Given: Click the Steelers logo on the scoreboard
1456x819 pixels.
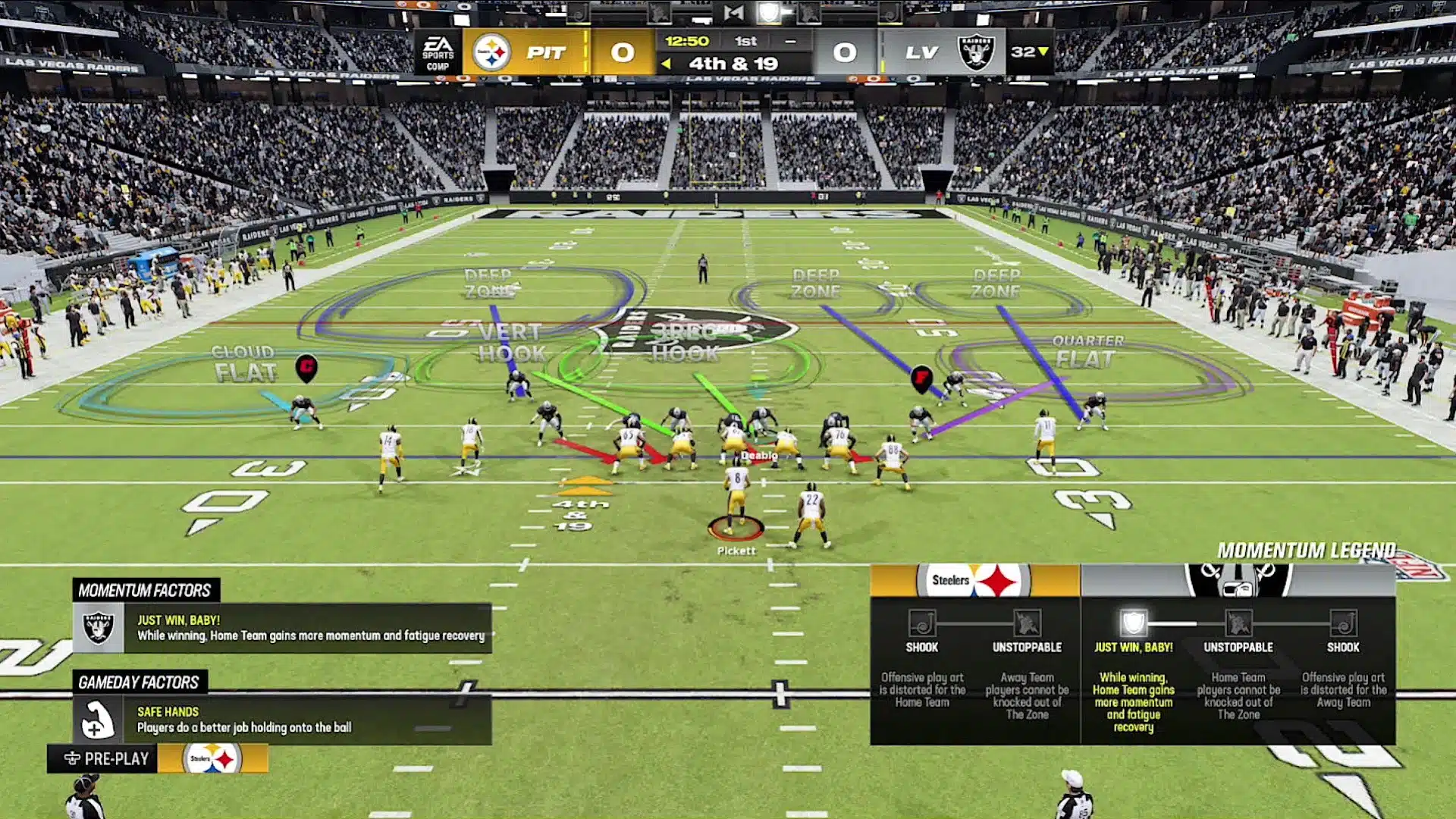Looking at the screenshot, I should click(491, 52).
